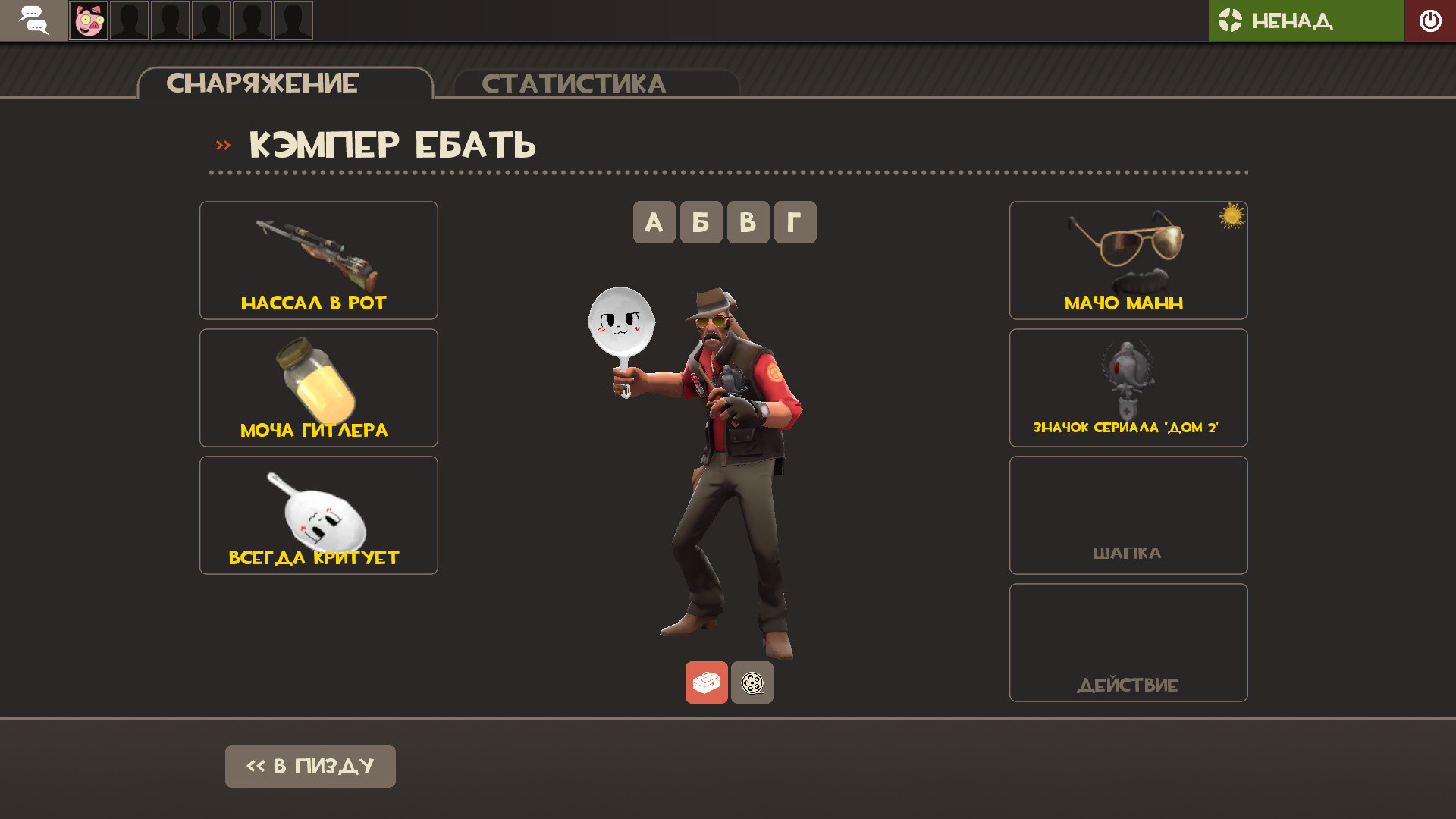Open the chat bubble icon in top bar
Image resolution: width=1456 pixels, height=819 pixels.
coord(33,20)
